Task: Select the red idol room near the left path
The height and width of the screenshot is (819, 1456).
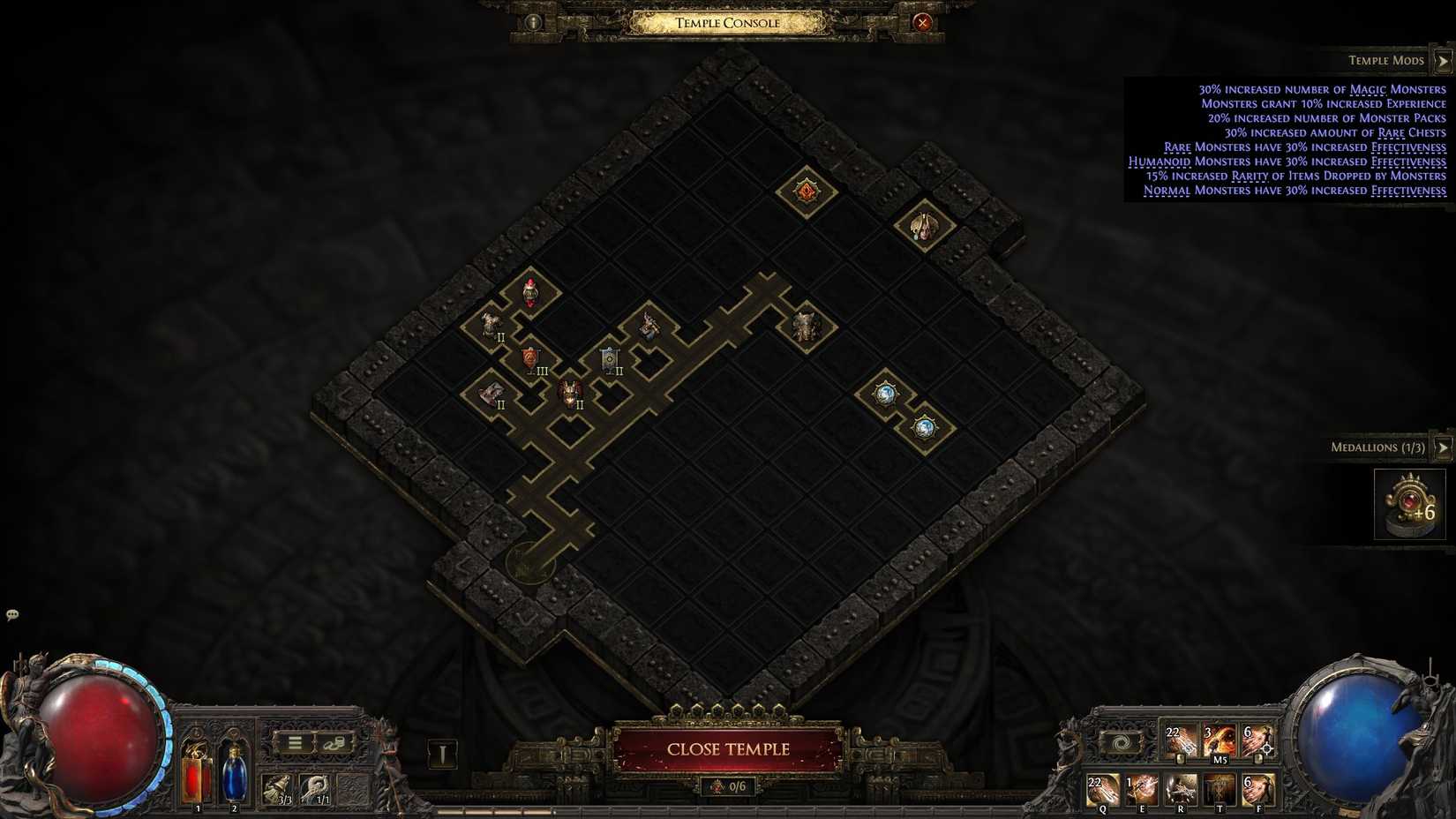Action: [x=530, y=291]
